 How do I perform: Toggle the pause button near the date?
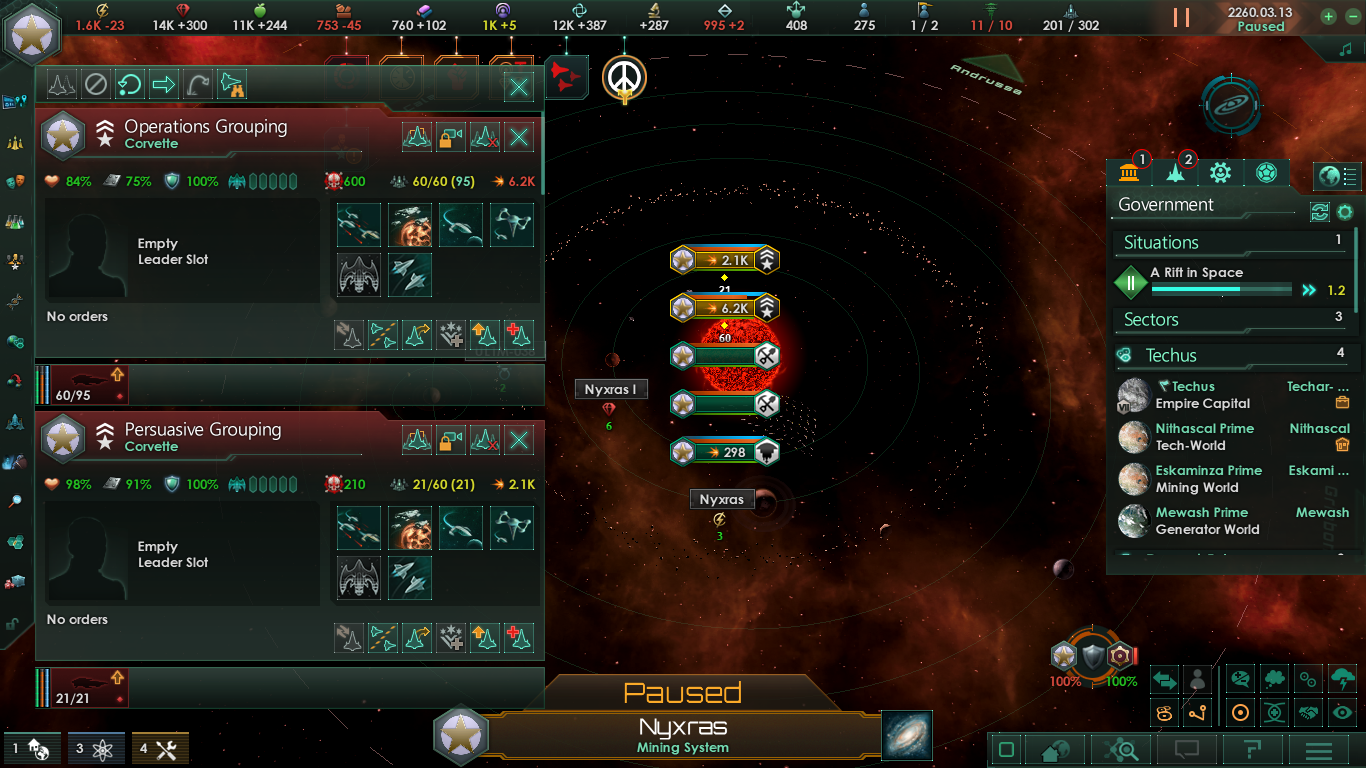click(1181, 18)
